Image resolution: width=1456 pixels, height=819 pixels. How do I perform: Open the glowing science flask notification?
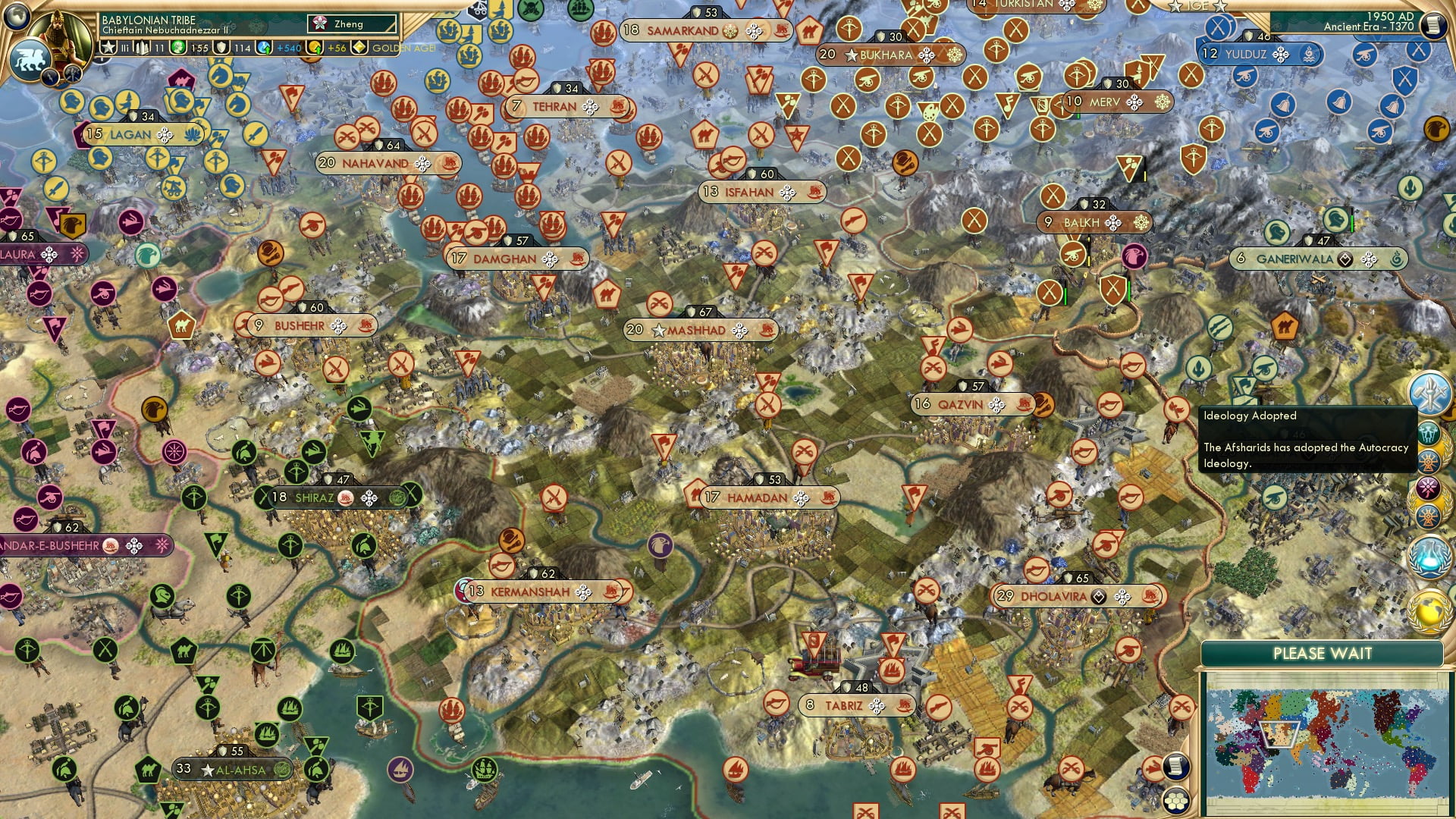1429,555
